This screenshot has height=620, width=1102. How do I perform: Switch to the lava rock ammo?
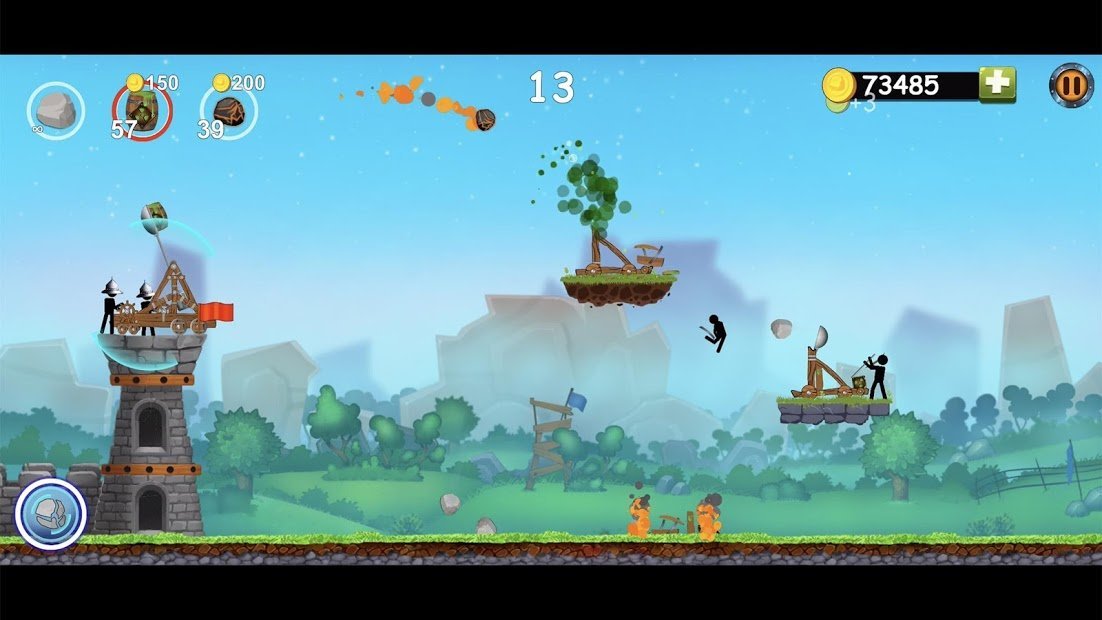[x=230, y=111]
